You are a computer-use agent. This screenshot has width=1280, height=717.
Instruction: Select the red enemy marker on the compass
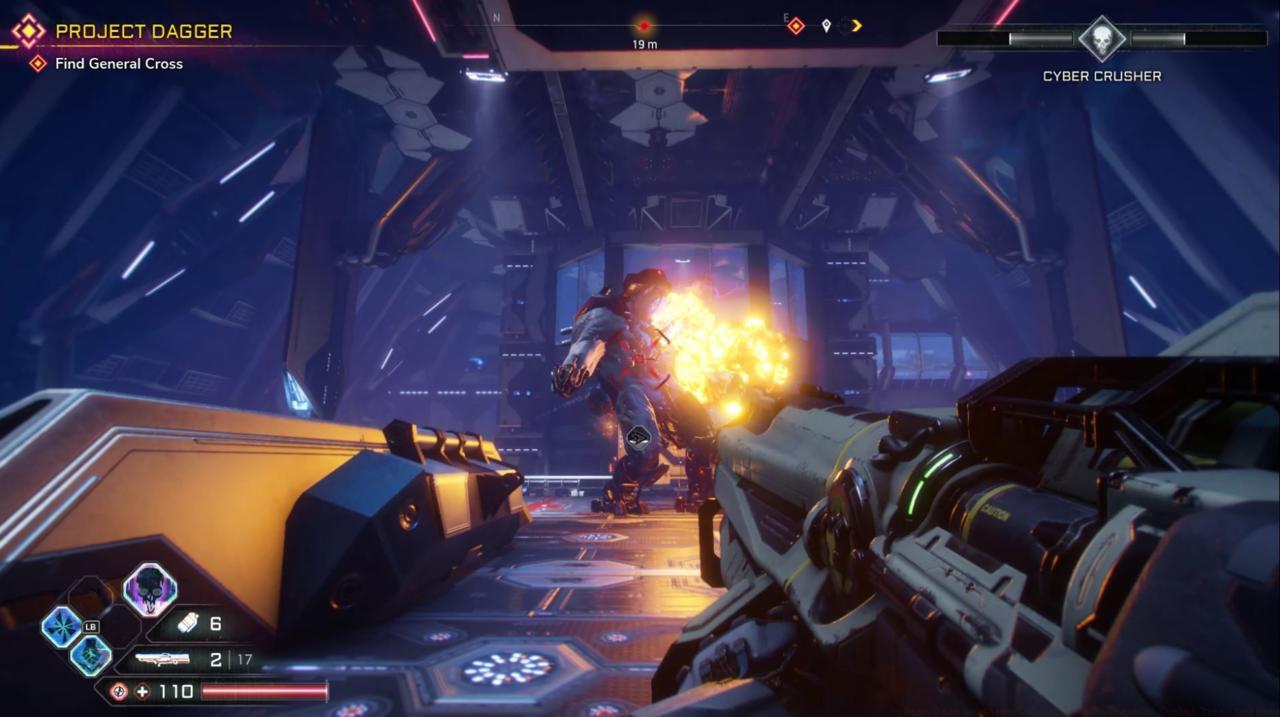pyautogui.click(x=644, y=26)
